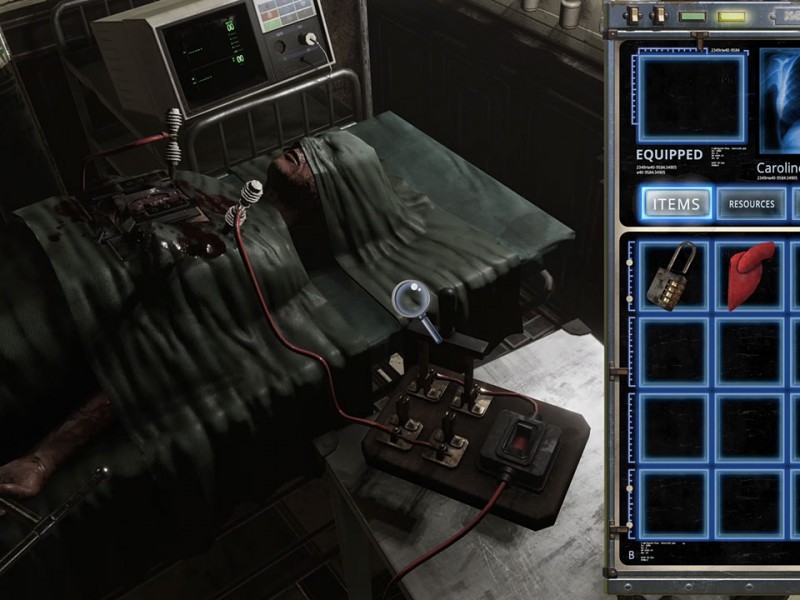
Task: Select the red heart organ slot
Action: (x=748, y=276)
